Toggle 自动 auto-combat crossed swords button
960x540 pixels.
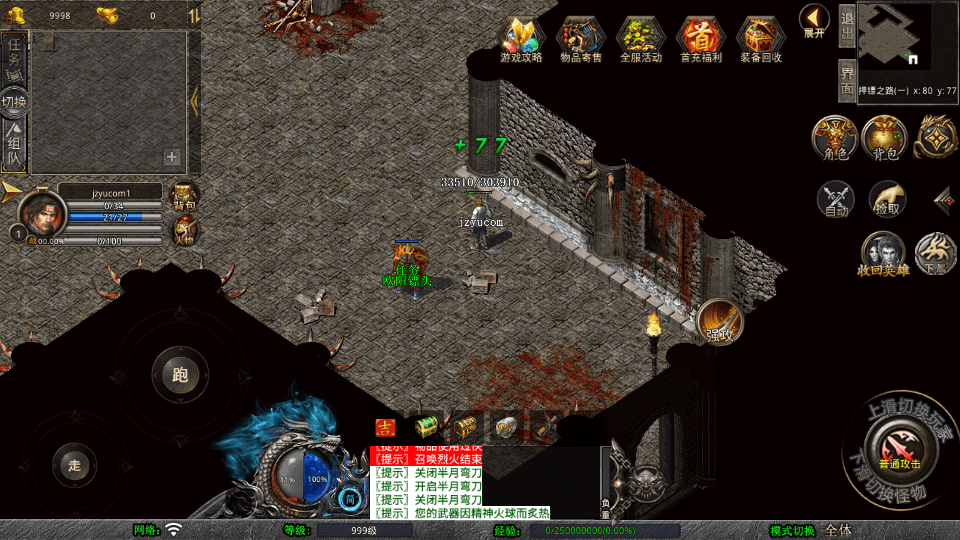pyautogui.click(x=836, y=198)
